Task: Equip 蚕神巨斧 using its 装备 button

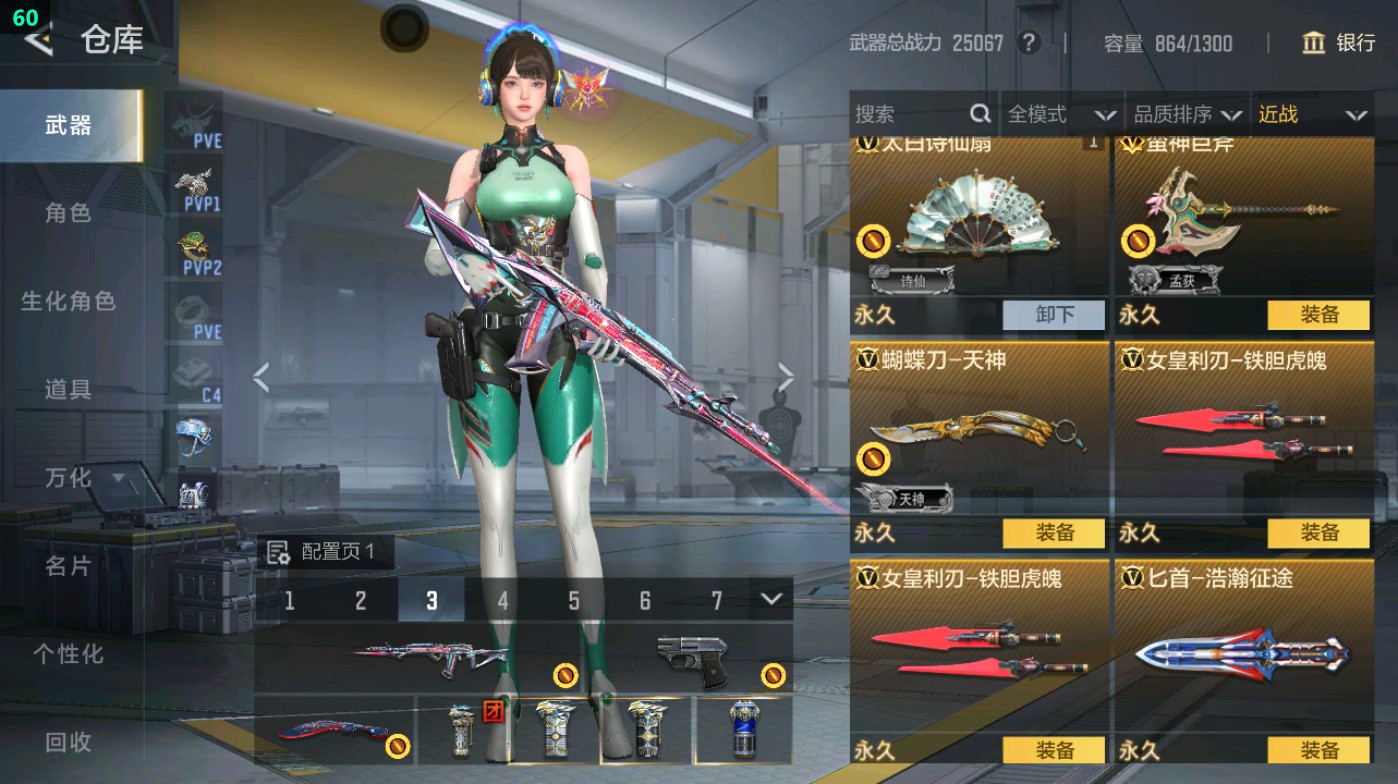Action: (1320, 315)
